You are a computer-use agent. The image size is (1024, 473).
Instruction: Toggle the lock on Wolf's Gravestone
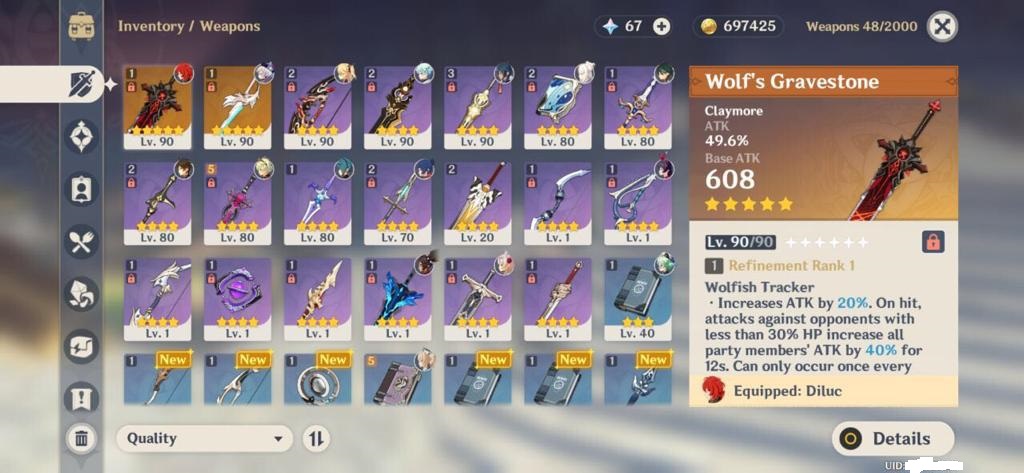coord(932,241)
